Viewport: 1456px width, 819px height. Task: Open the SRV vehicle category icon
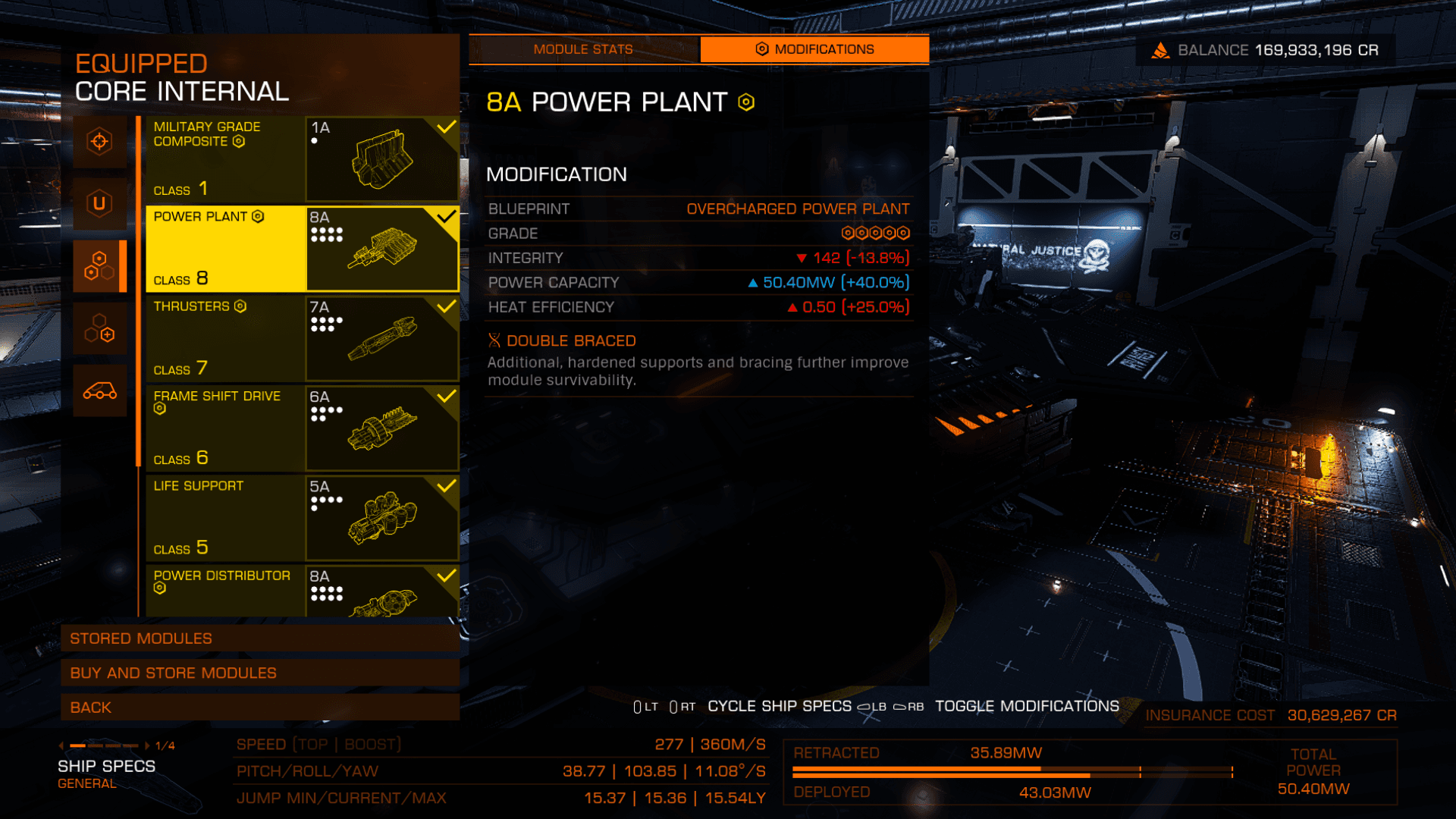99,391
